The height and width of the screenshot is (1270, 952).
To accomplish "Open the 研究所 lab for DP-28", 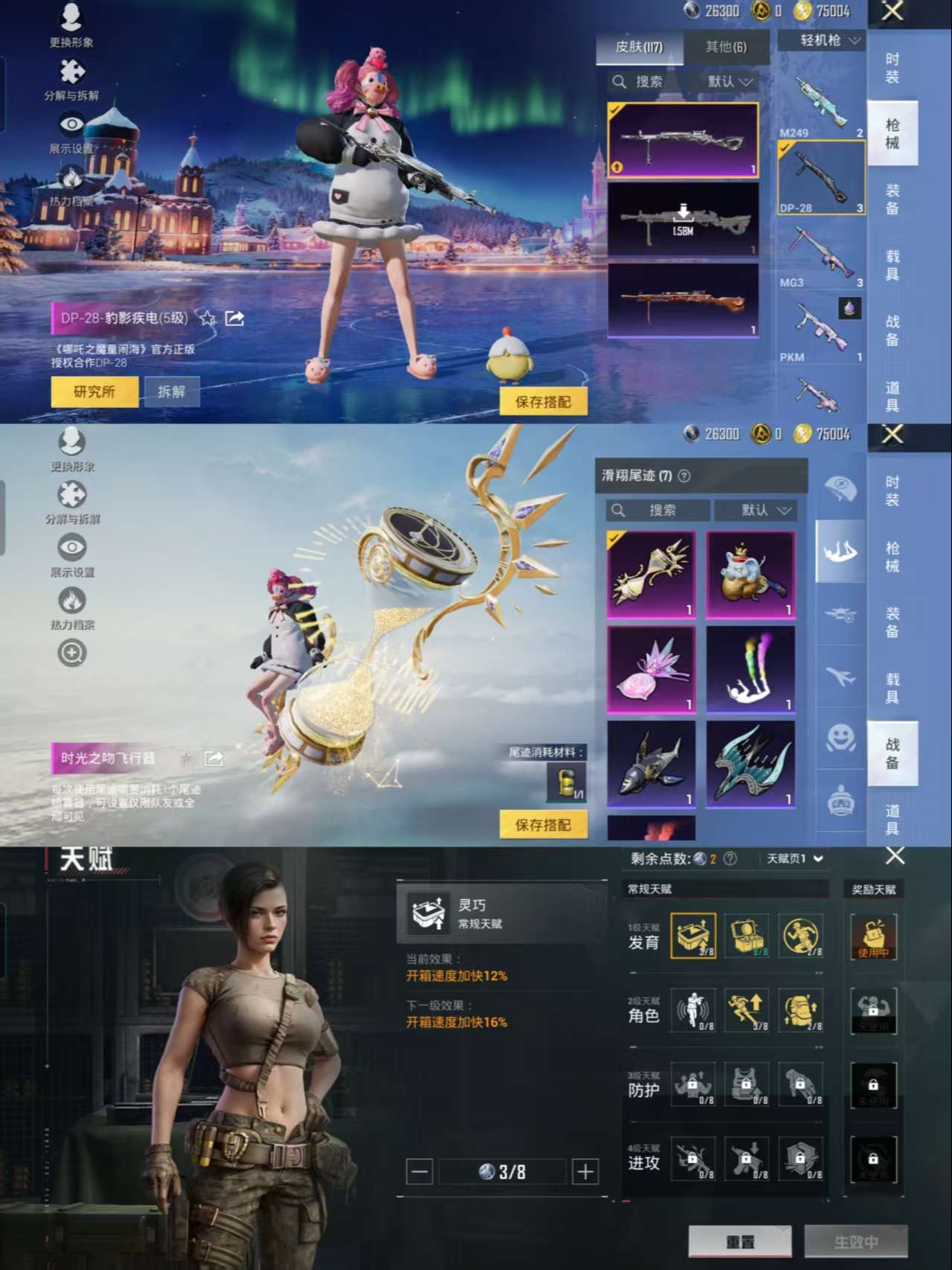I will click(95, 392).
